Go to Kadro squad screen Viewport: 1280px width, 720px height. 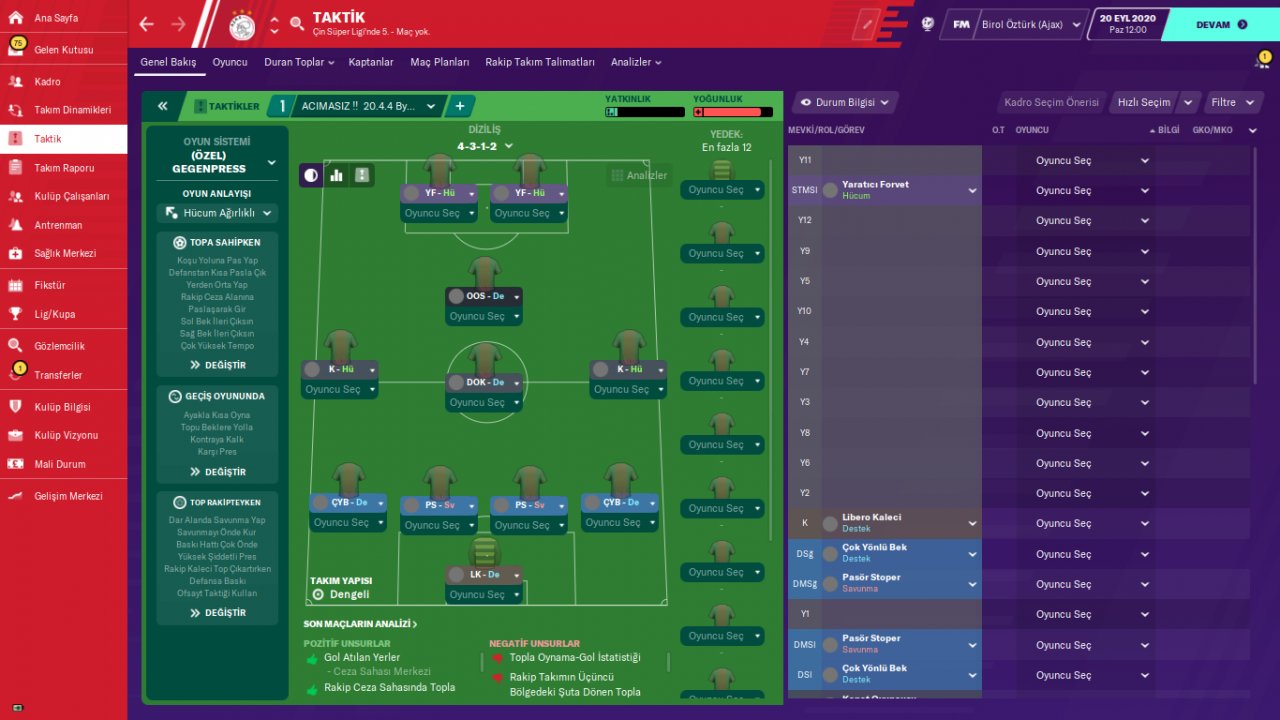click(47, 82)
